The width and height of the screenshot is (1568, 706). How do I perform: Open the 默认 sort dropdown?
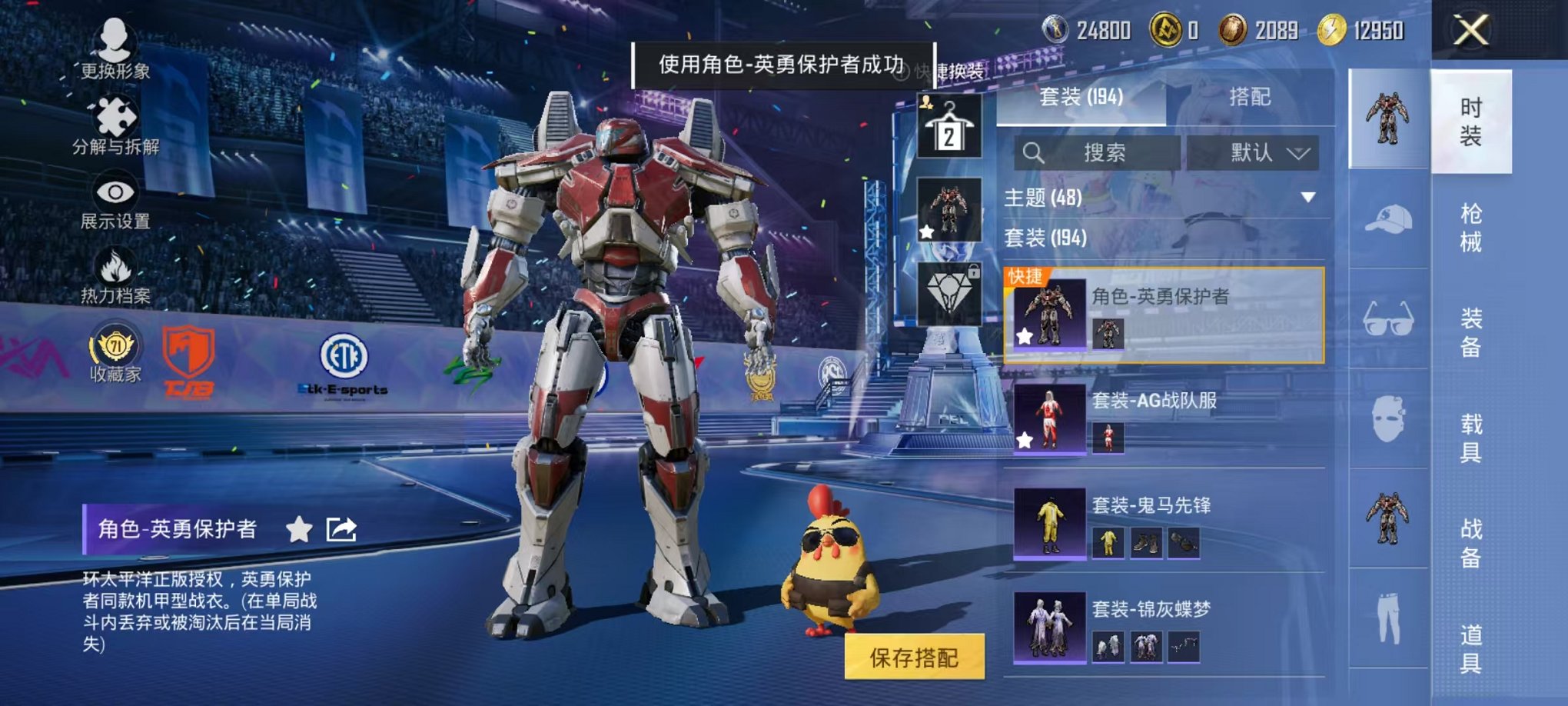click(x=1254, y=153)
